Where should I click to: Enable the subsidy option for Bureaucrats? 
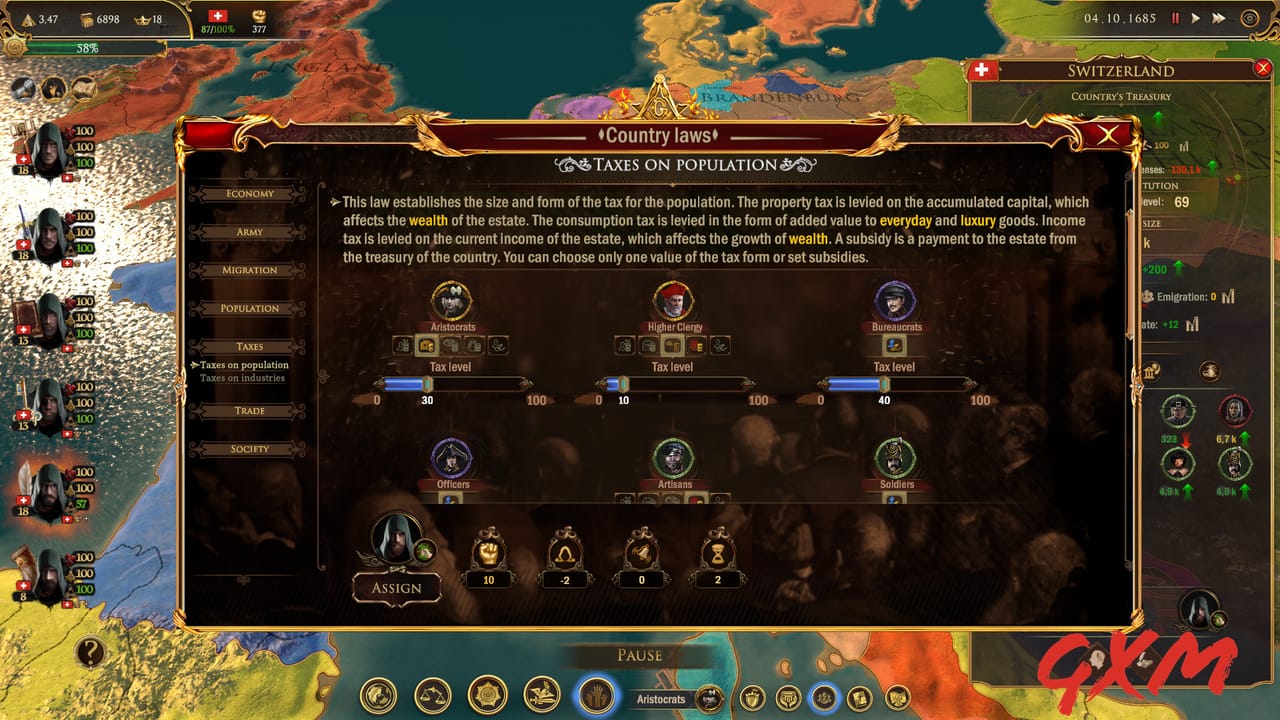pos(893,345)
